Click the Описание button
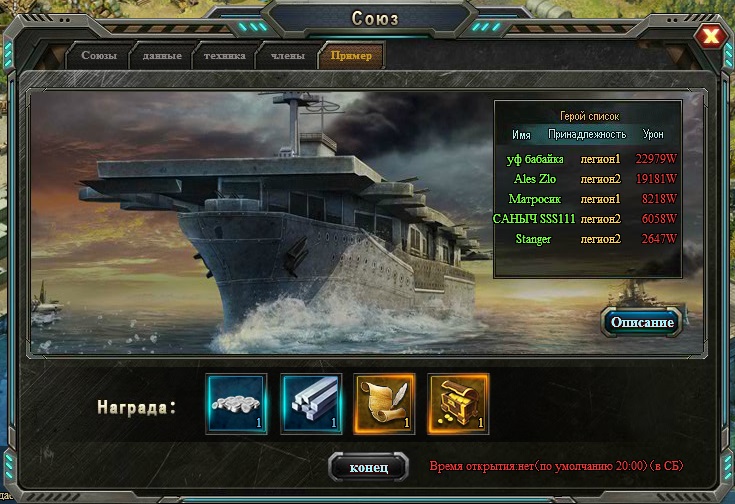 click(644, 322)
